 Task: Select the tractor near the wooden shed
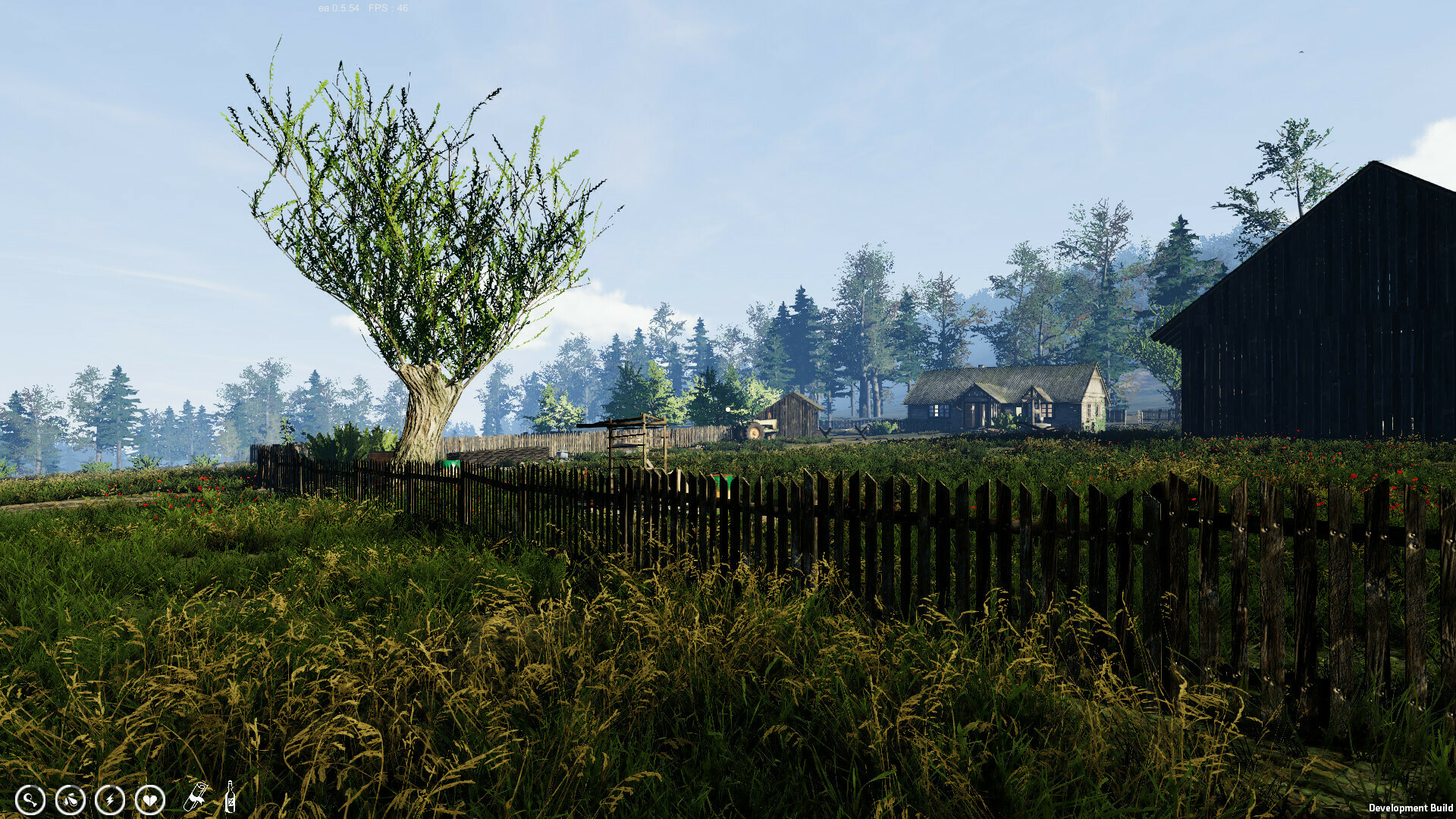tap(755, 432)
